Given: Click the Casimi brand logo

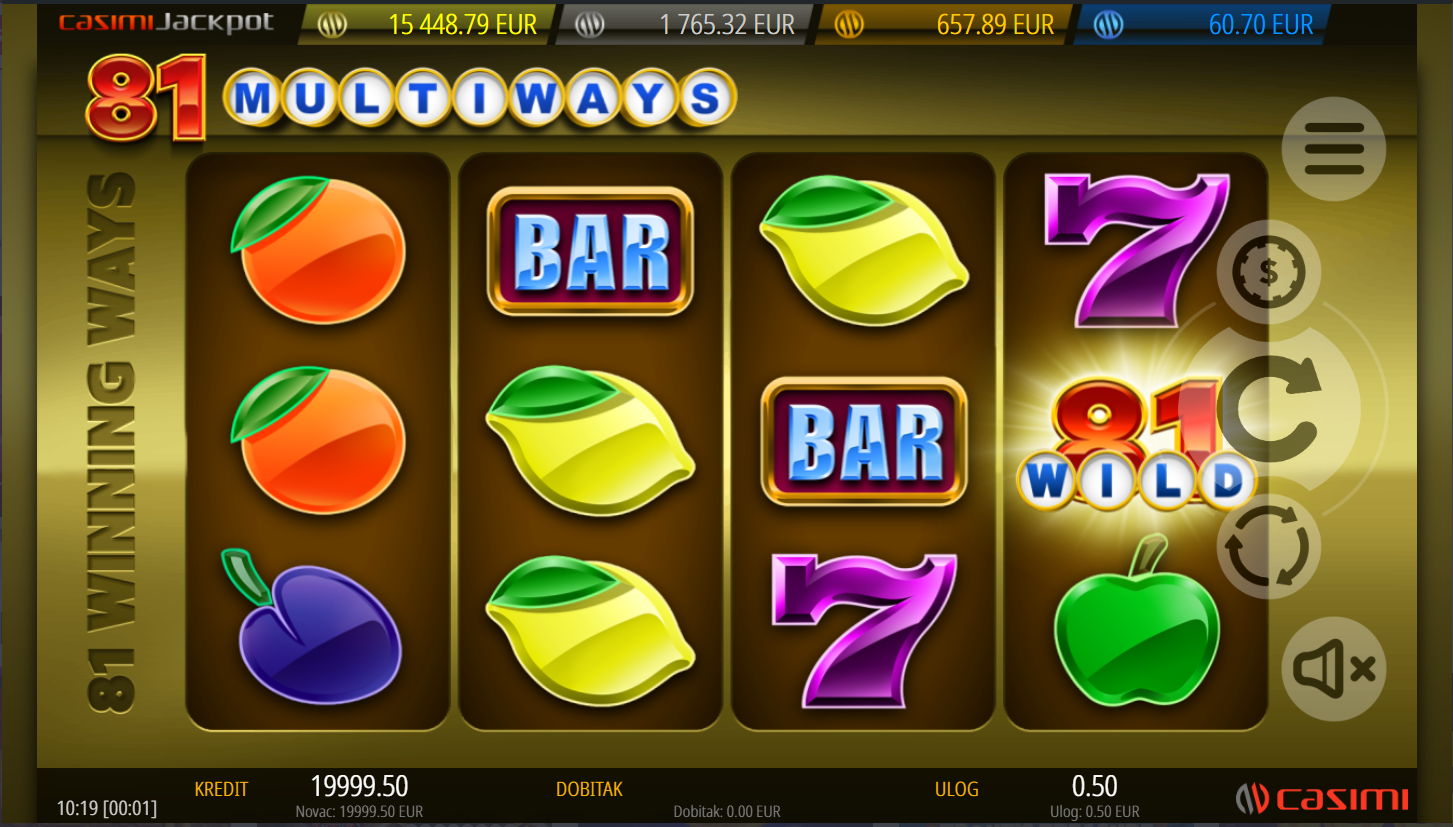Looking at the screenshot, I should pyautogui.click(x=1322, y=798).
